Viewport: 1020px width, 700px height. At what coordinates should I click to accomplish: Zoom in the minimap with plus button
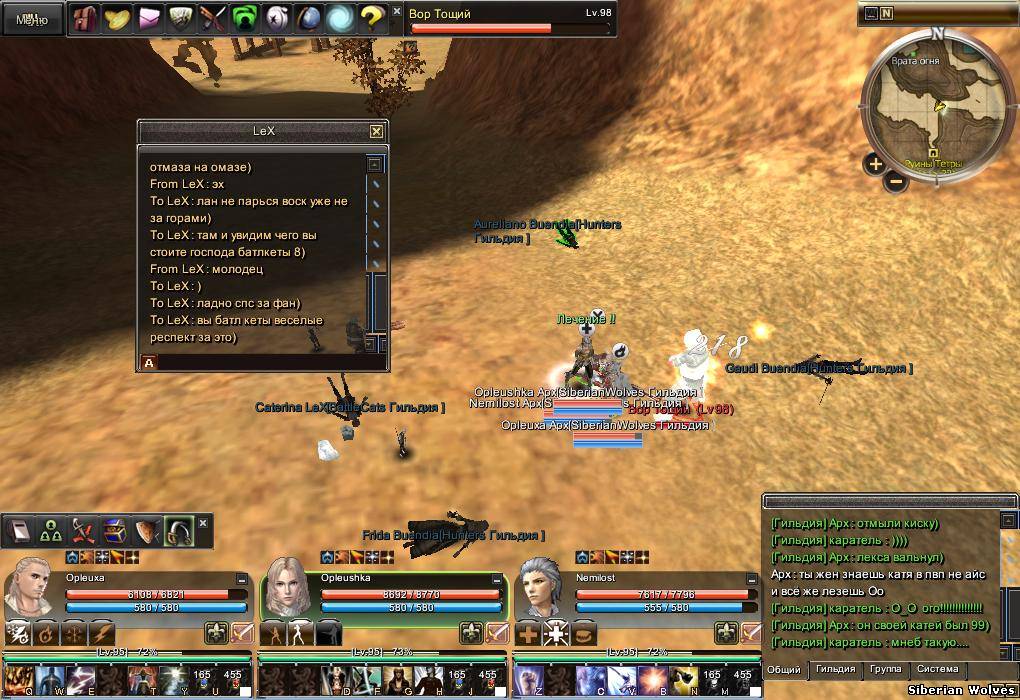coord(875,164)
